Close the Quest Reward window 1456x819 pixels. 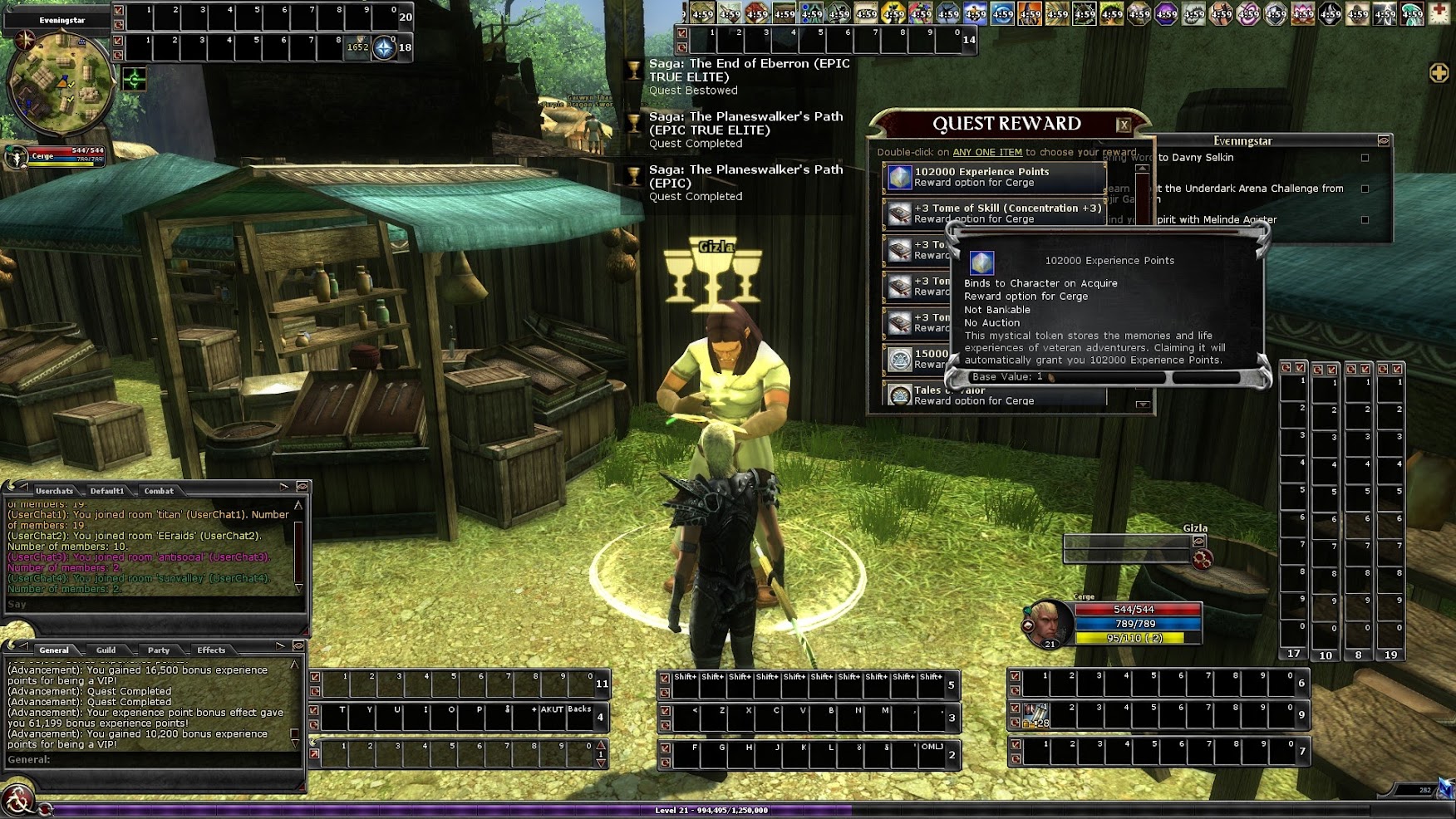(x=1124, y=125)
